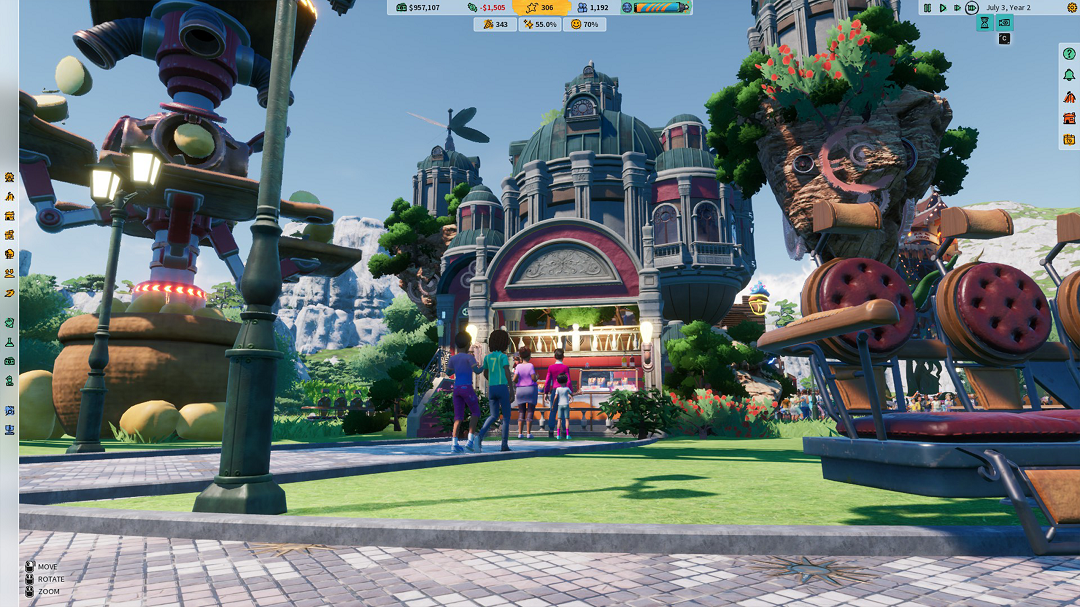Screen dimensions: 1080x607
Task: Open the settings gear menu
Action: coord(1072,8)
